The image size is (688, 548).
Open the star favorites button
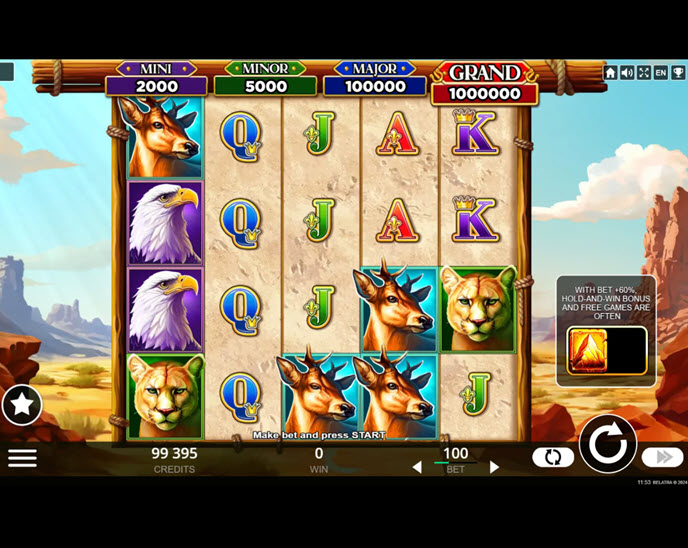(22, 405)
